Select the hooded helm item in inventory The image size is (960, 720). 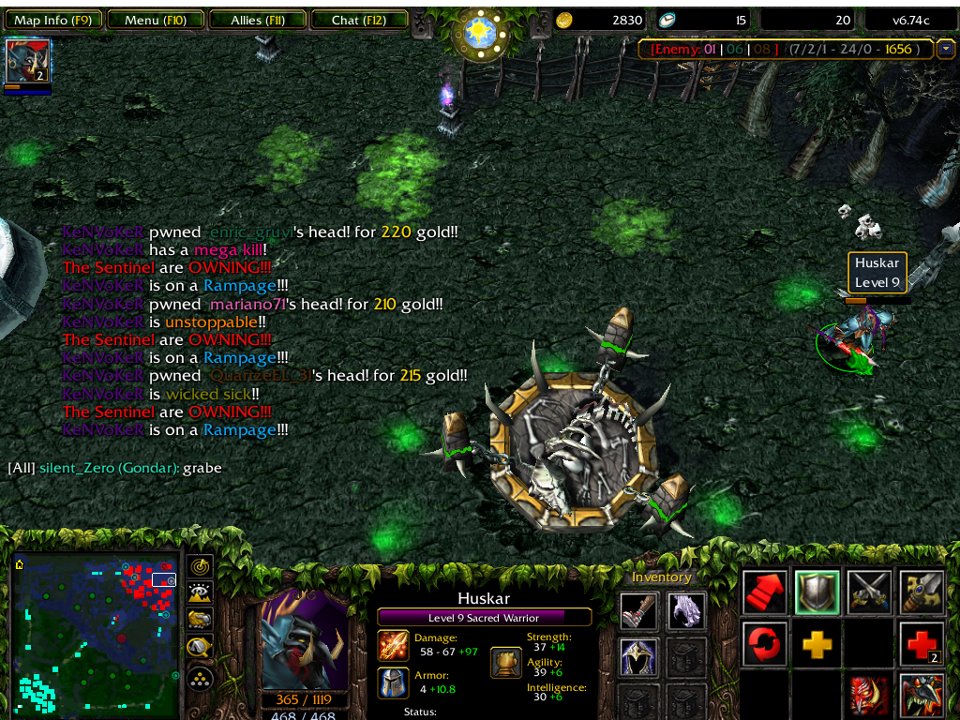pos(638,656)
